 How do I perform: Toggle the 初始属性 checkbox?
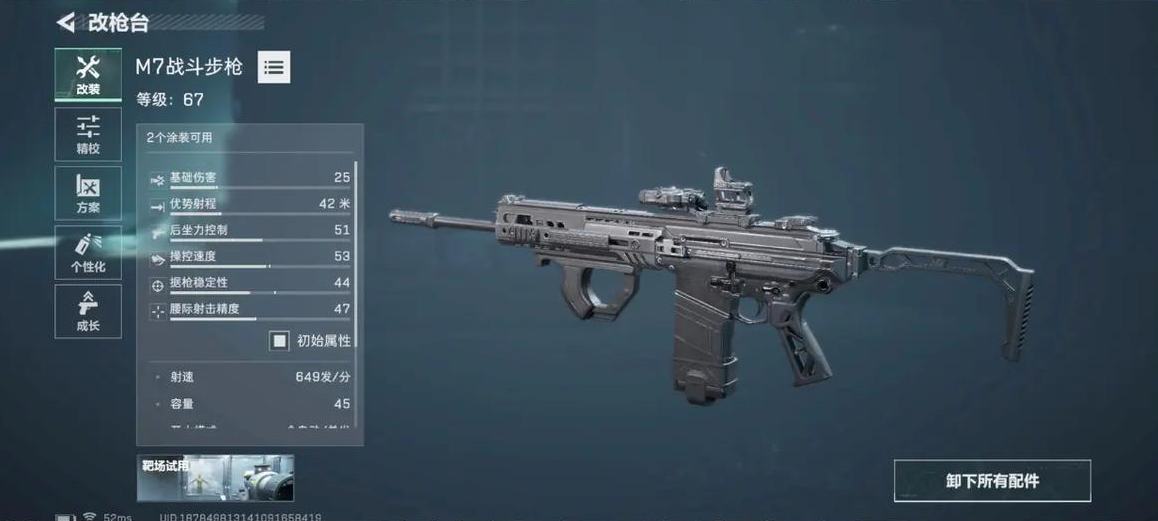[279, 341]
